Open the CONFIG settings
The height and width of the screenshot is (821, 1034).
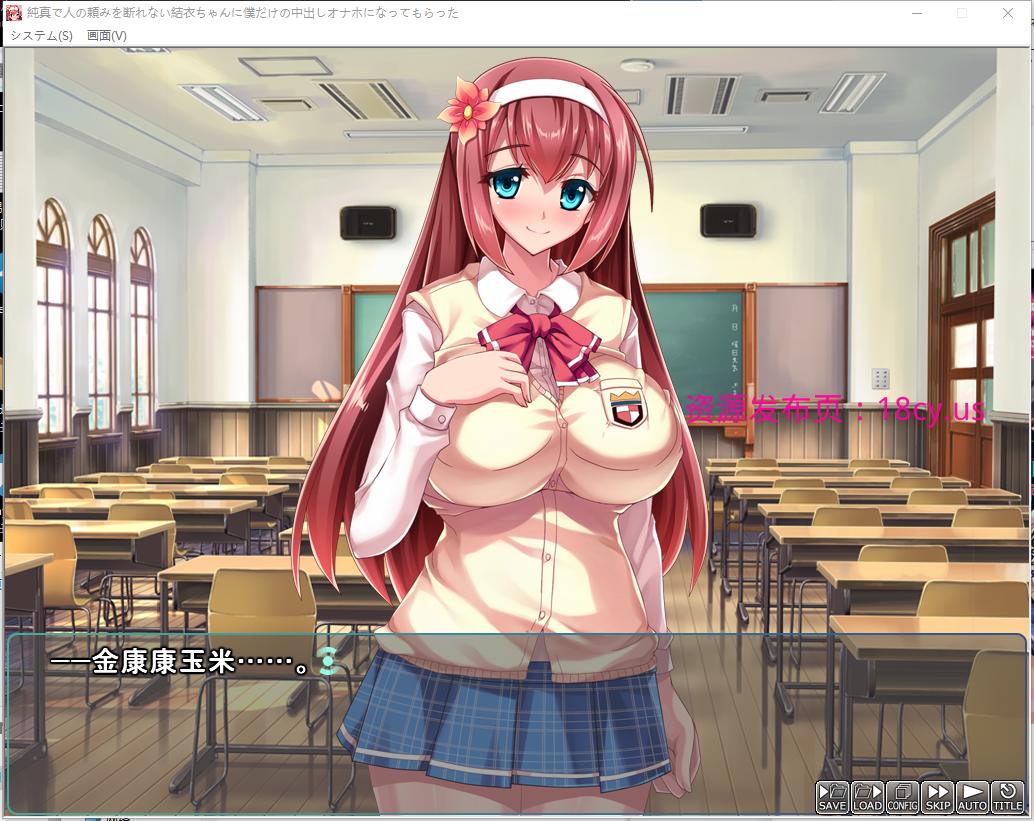902,796
